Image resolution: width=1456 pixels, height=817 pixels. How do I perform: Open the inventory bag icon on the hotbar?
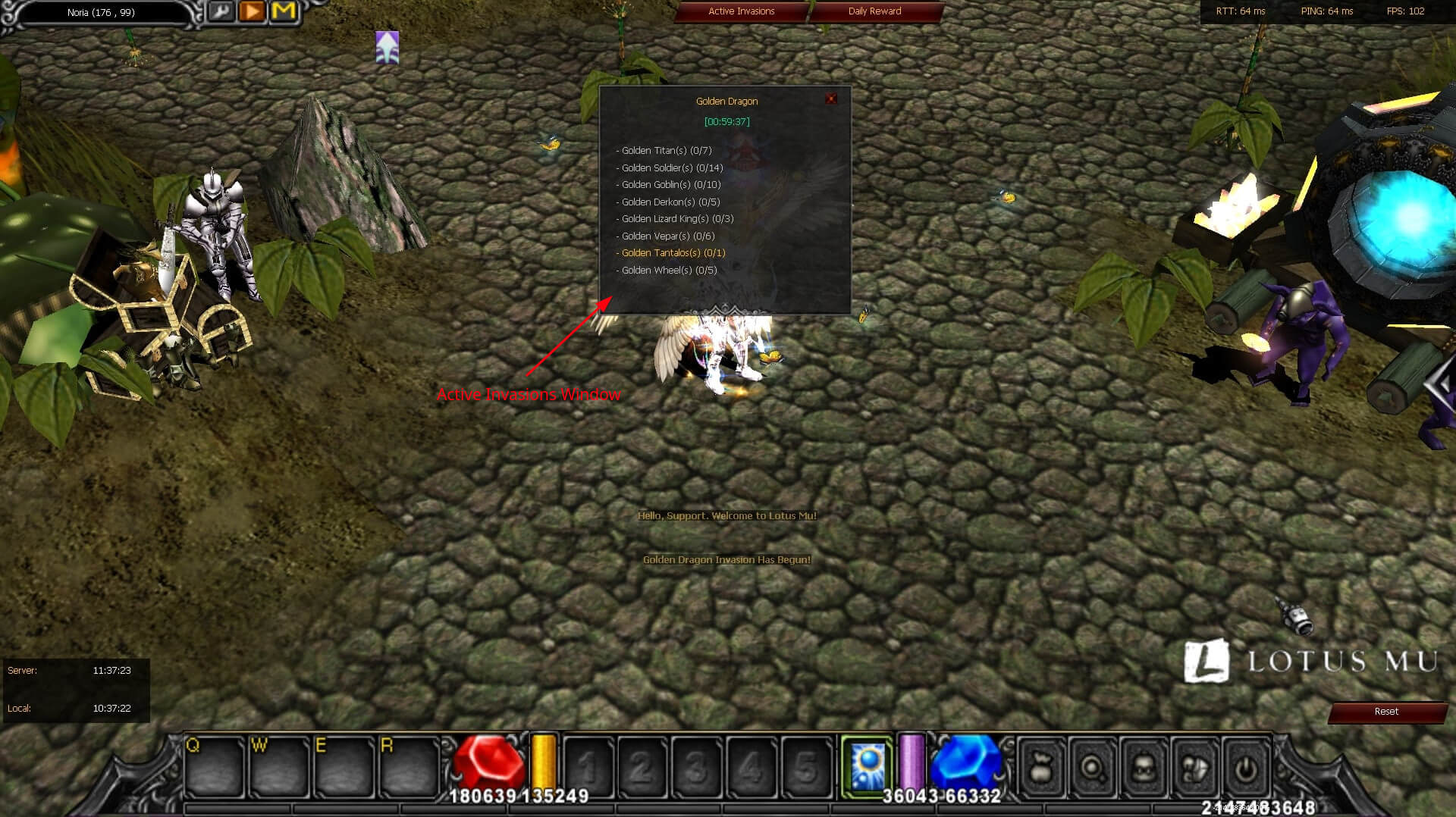click(1041, 767)
